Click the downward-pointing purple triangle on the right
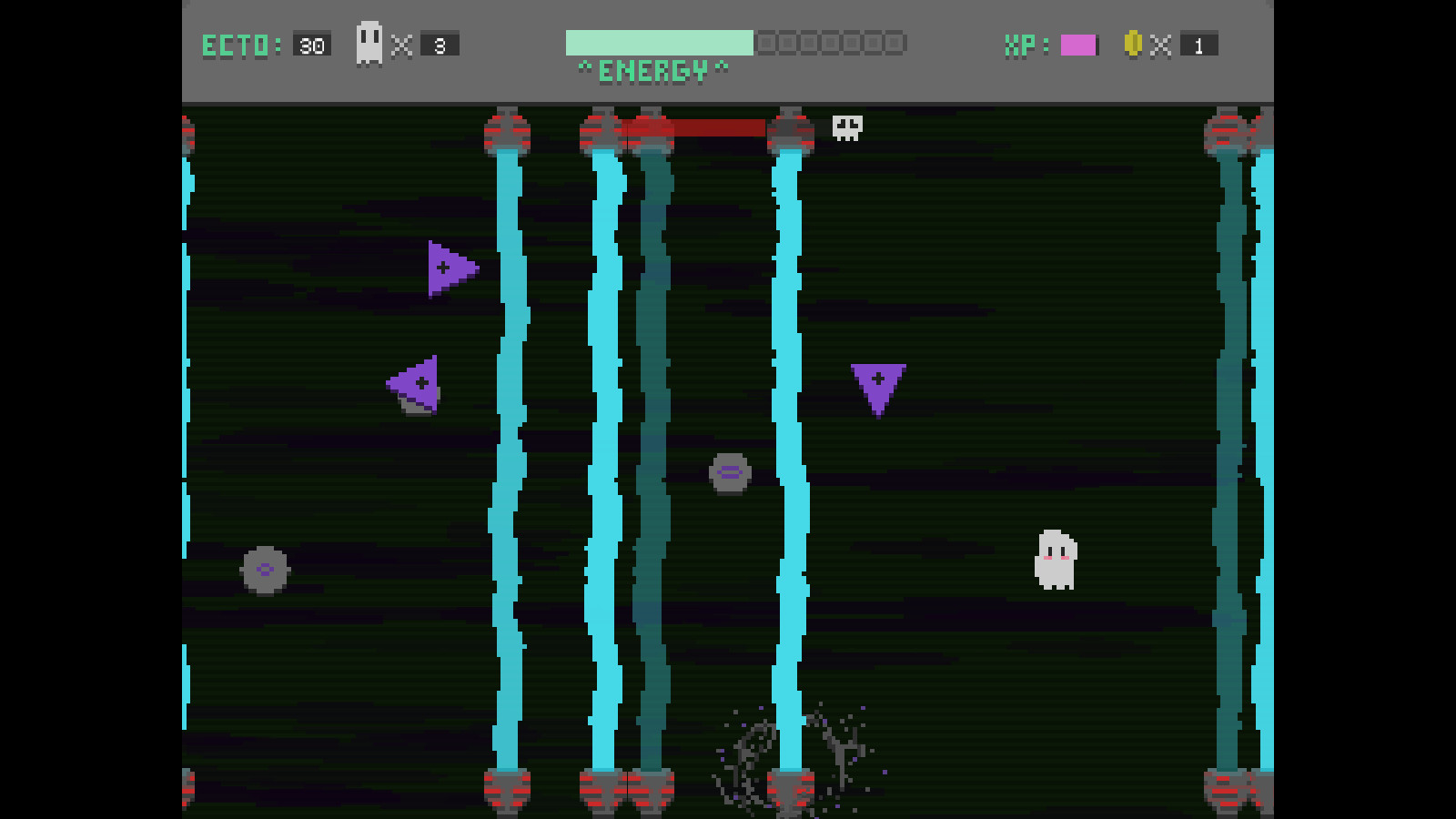The width and height of the screenshot is (1456, 819). point(878,387)
